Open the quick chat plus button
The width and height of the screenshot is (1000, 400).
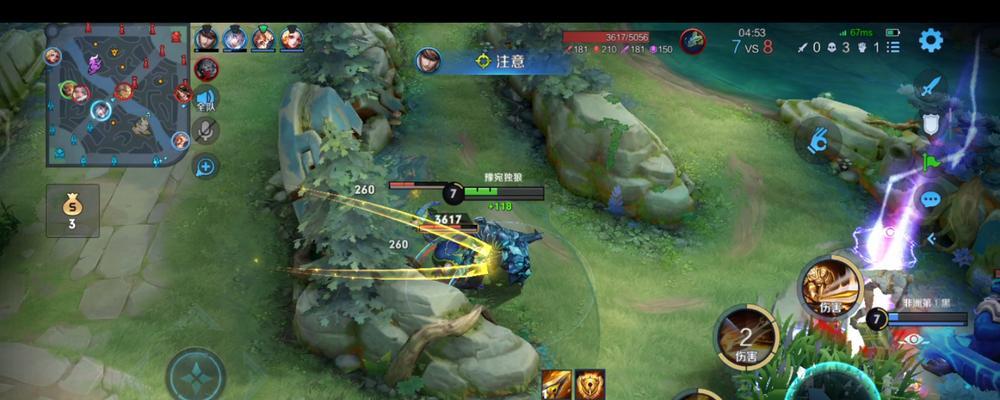point(207,166)
